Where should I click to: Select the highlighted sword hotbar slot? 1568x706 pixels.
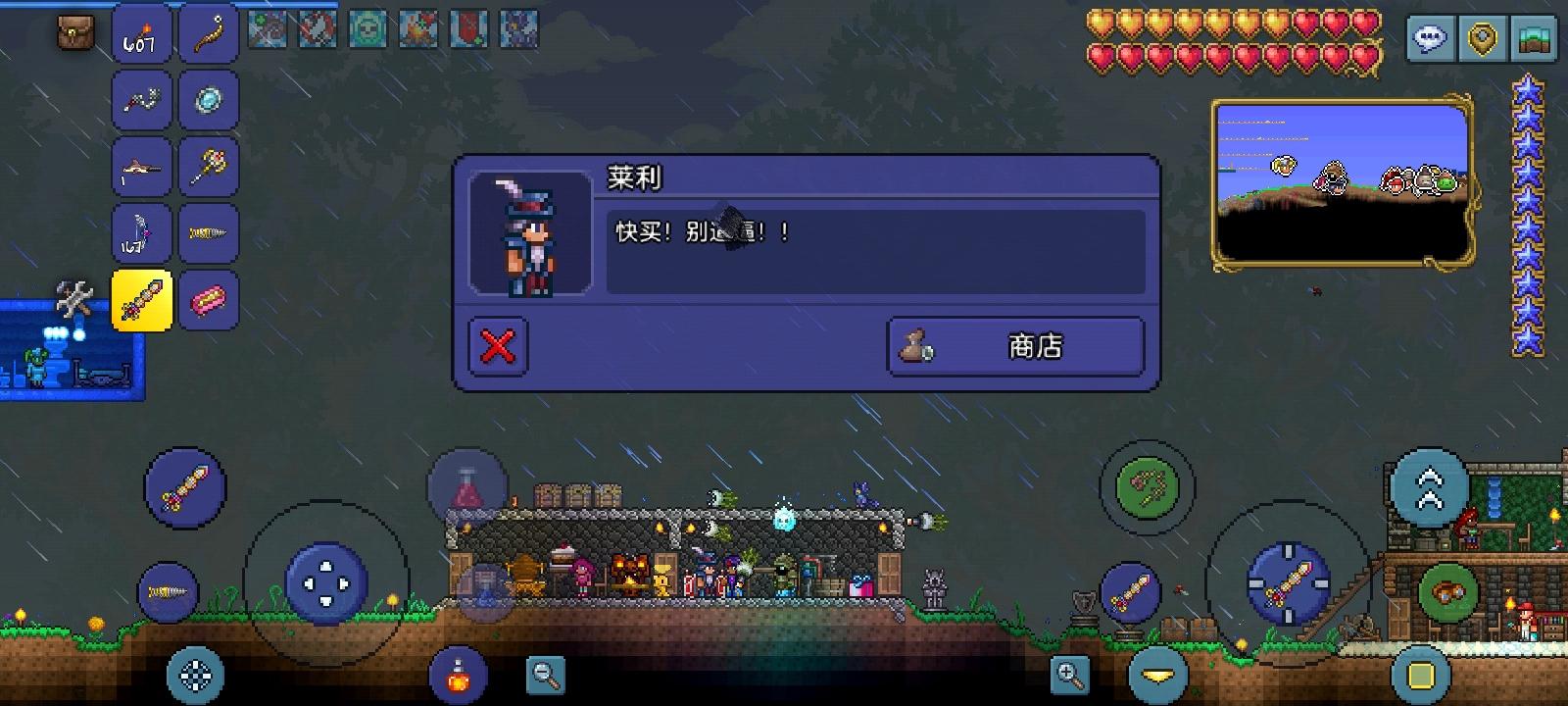143,301
